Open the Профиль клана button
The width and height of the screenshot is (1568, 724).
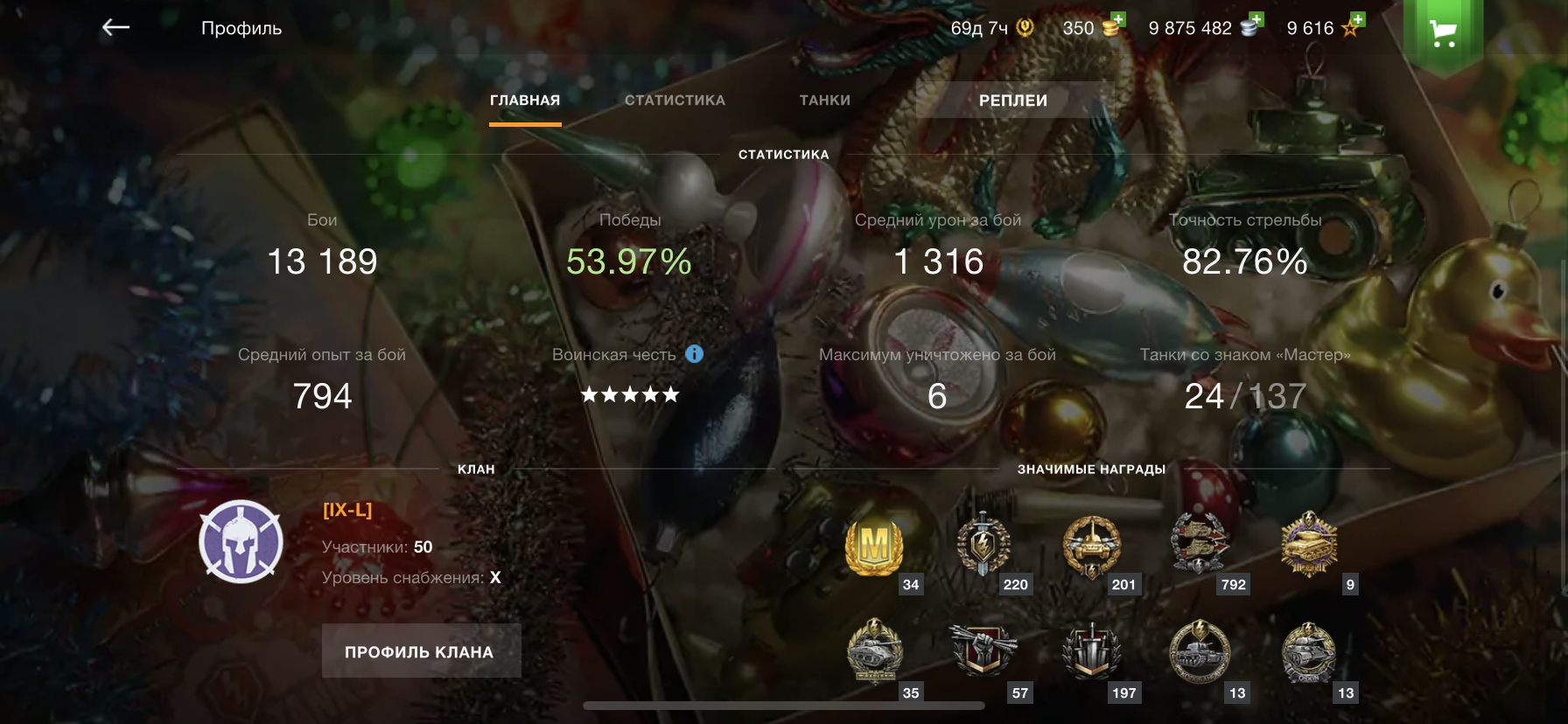[421, 651]
